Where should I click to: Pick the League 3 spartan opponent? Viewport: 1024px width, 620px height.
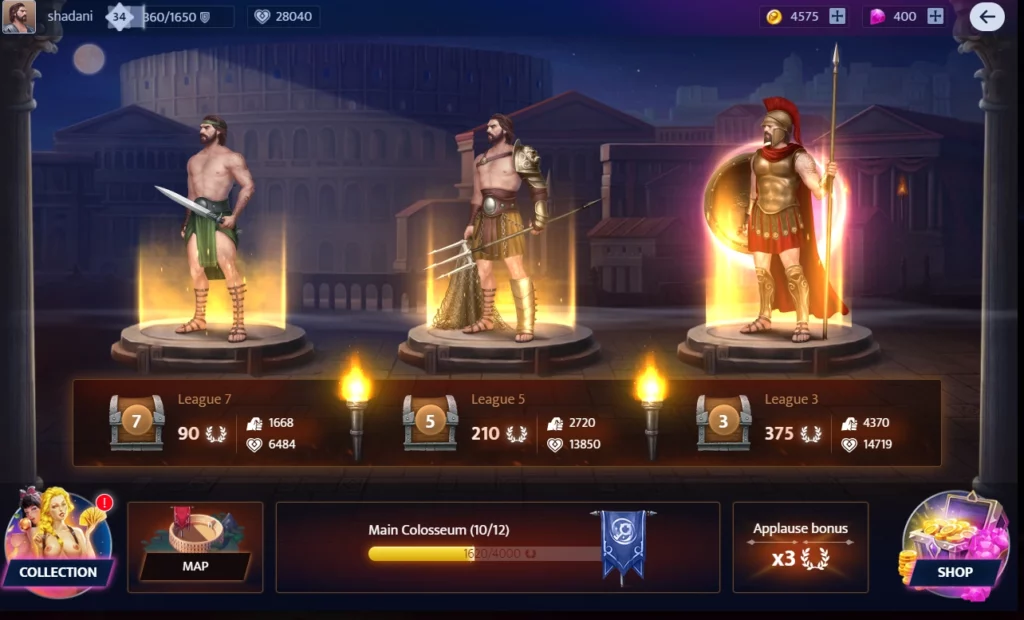point(780,220)
